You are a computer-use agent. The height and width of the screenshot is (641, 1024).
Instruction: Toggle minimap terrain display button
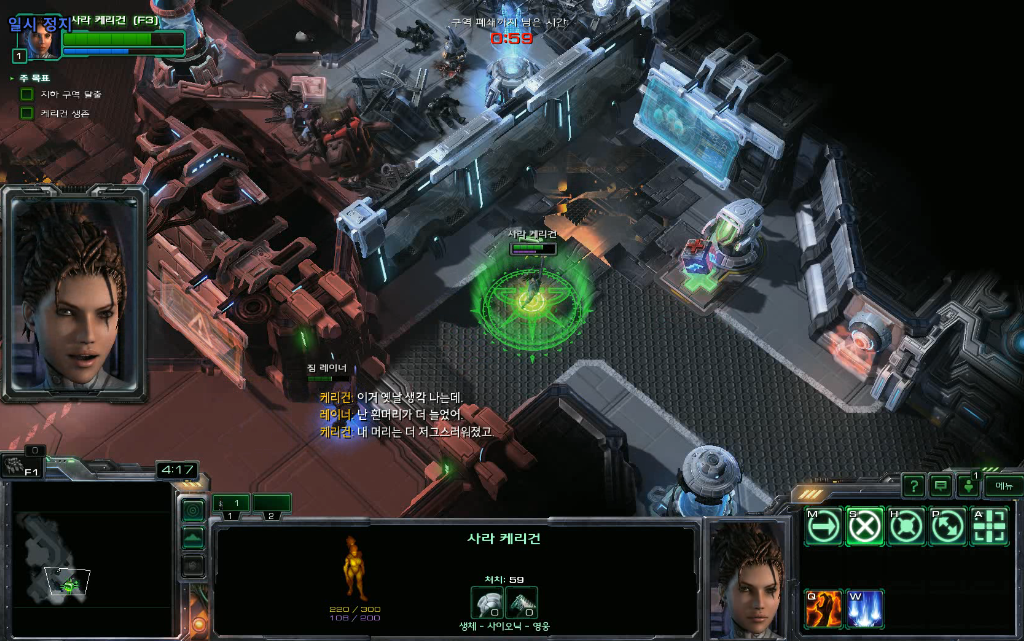click(193, 538)
